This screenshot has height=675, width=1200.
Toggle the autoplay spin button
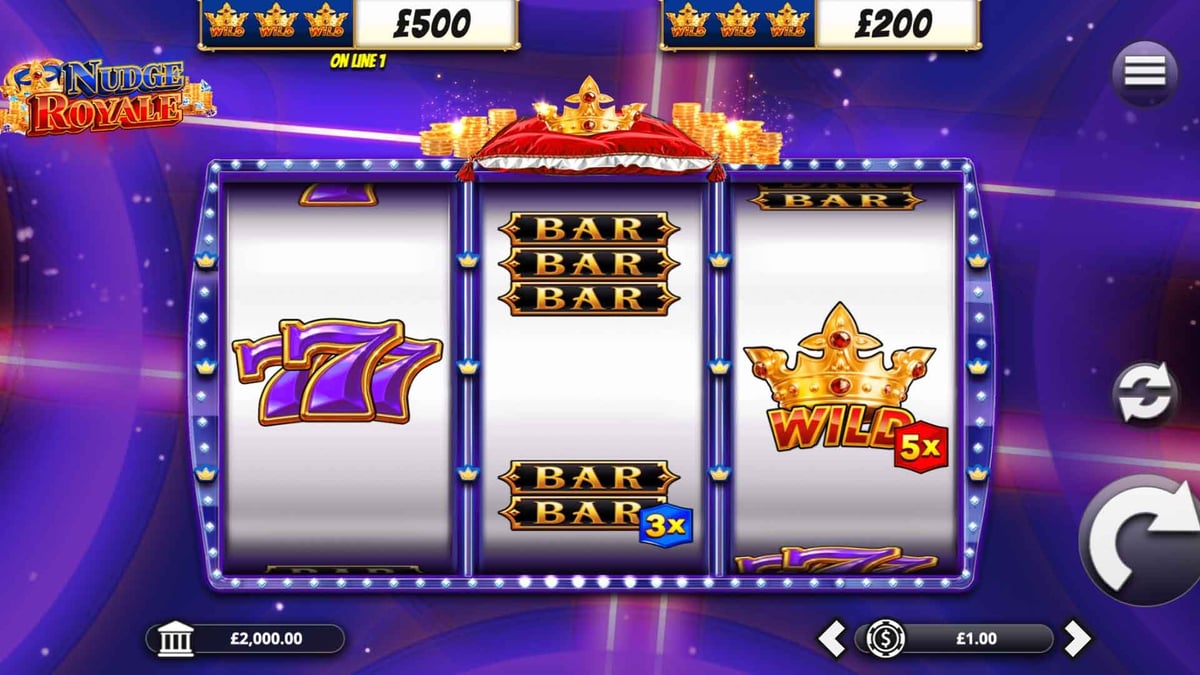1145,395
